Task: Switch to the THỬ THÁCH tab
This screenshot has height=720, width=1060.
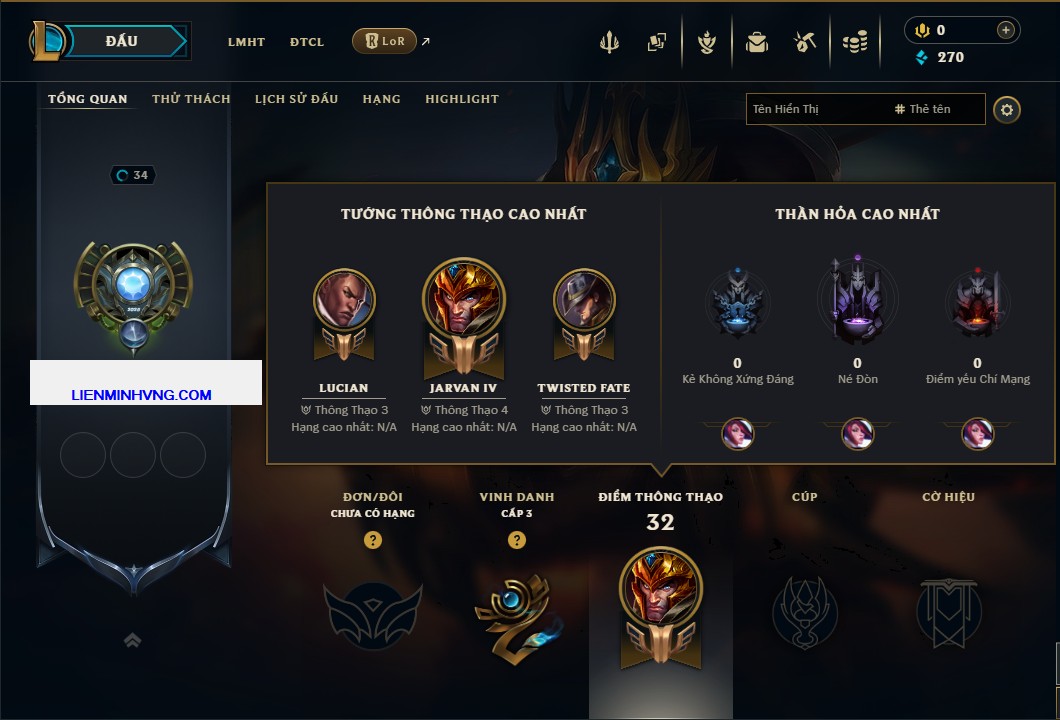Action: [191, 99]
